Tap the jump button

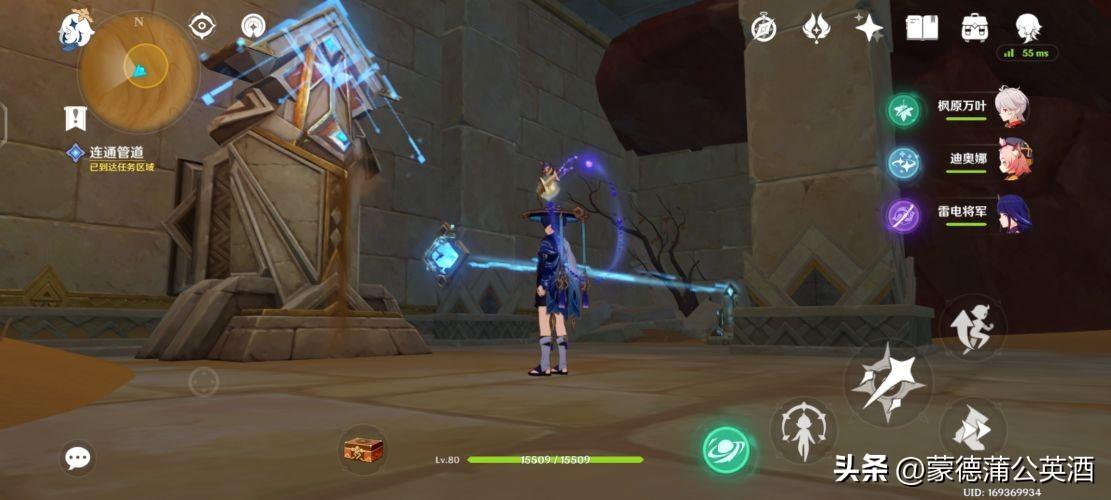pos(972,329)
